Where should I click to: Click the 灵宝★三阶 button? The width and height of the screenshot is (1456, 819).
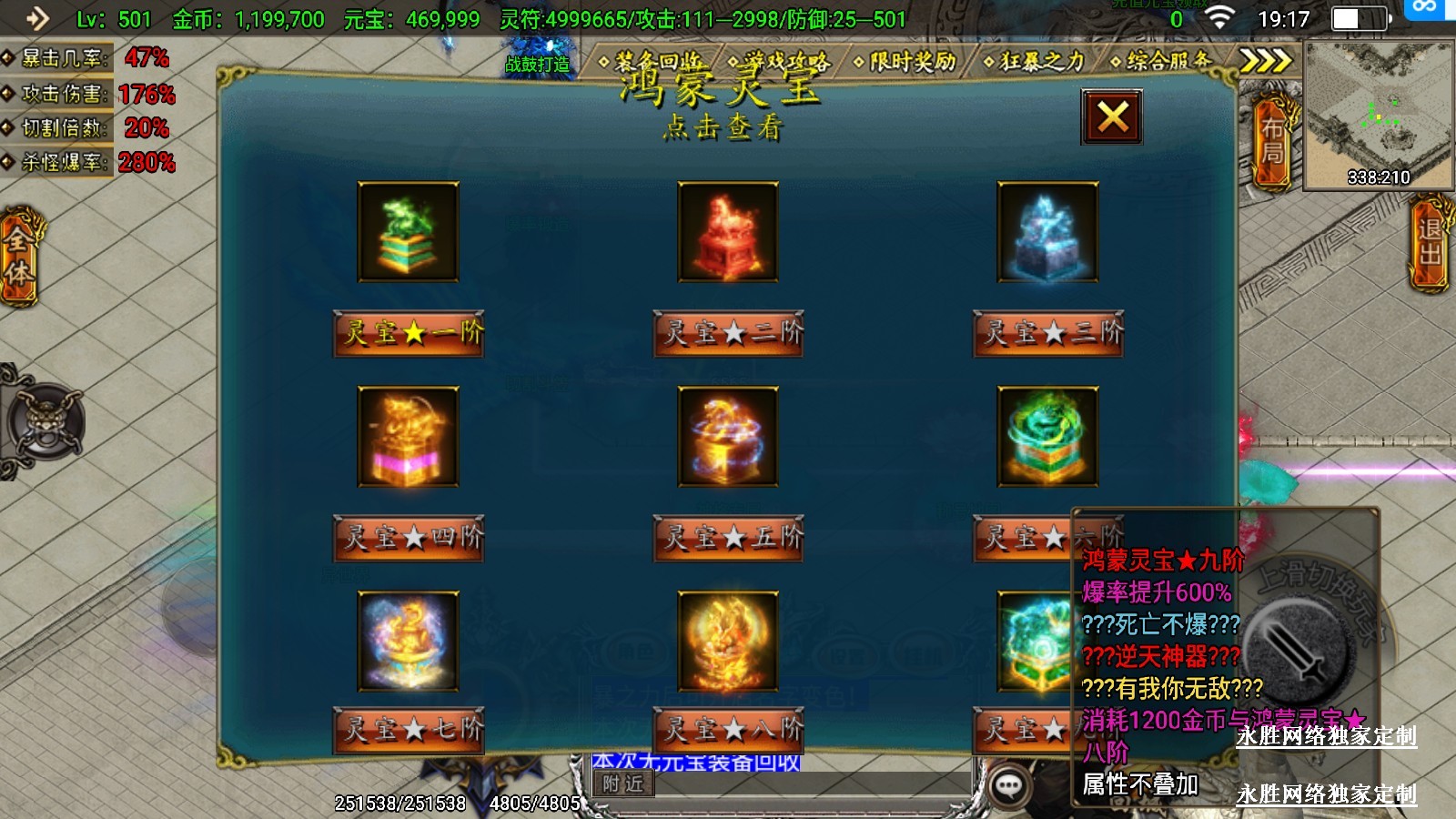[x=1048, y=333]
